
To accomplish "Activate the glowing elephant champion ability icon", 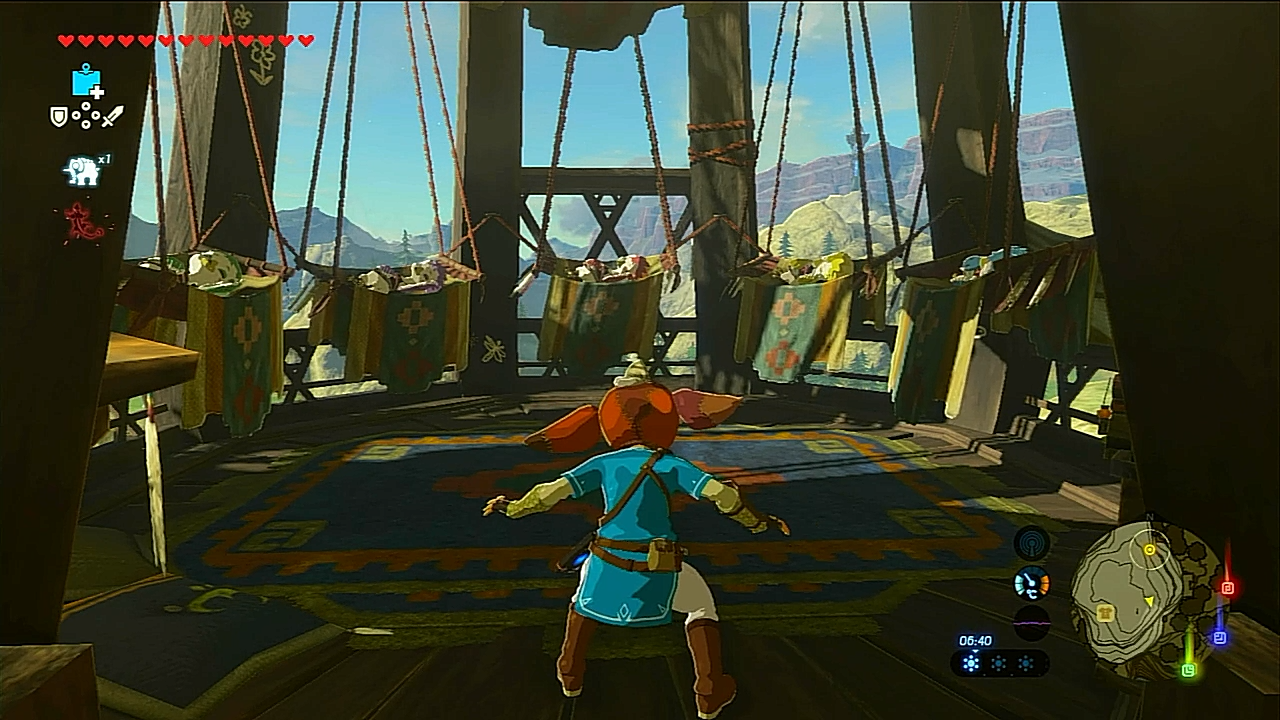I will pyautogui.click(x=82, y=171).
